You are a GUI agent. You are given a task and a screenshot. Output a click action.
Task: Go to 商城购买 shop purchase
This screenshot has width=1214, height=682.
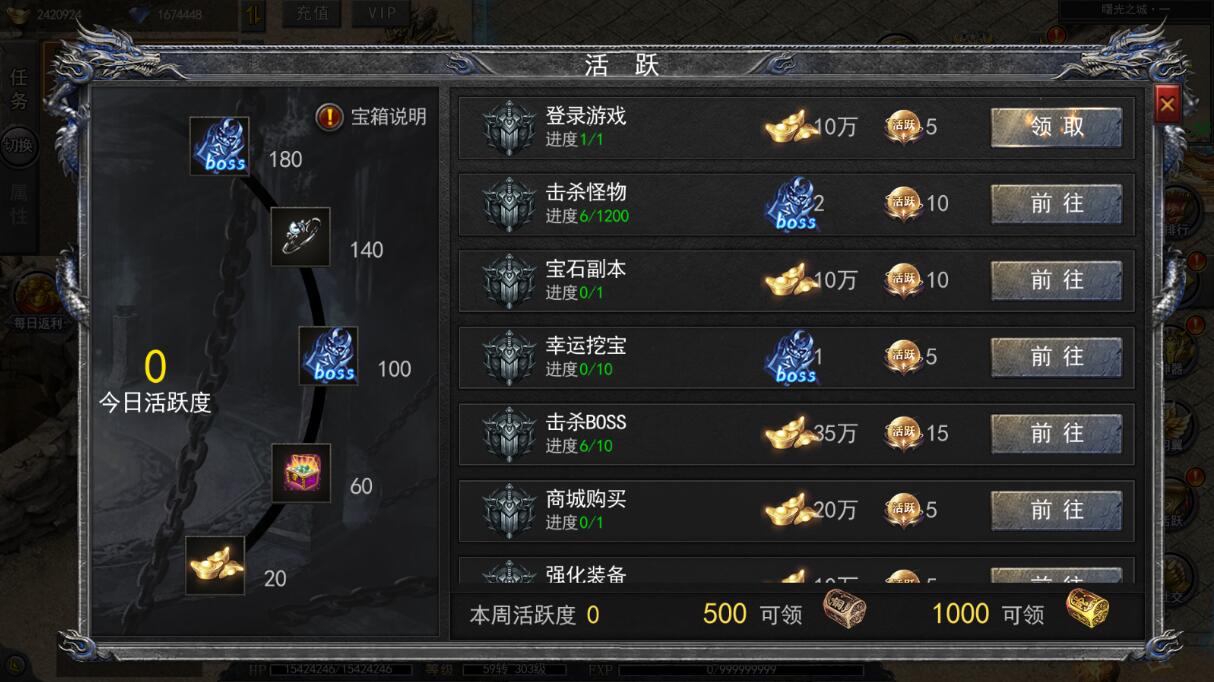tap(1056, 511)
